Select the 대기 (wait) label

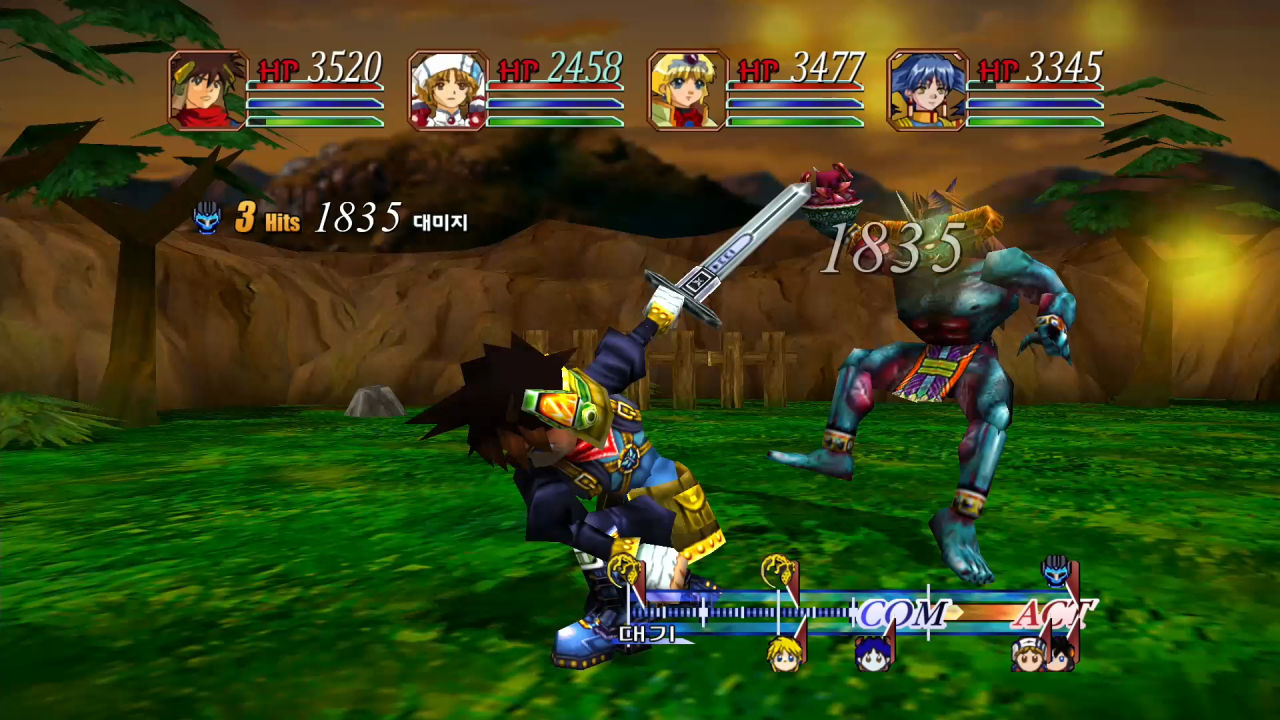click(x=646, y=633)
